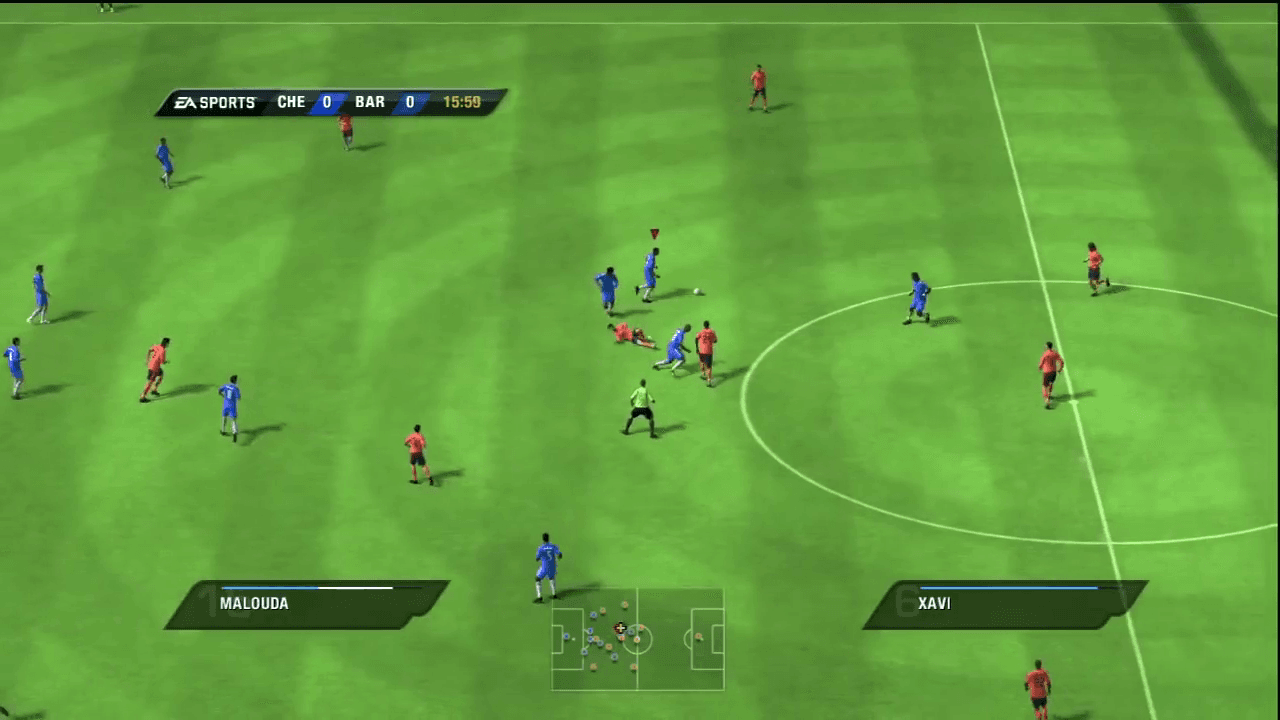Click the BAR team abbreviation
The width and height of the screenshot is (1280, 720).
(370, 101)
